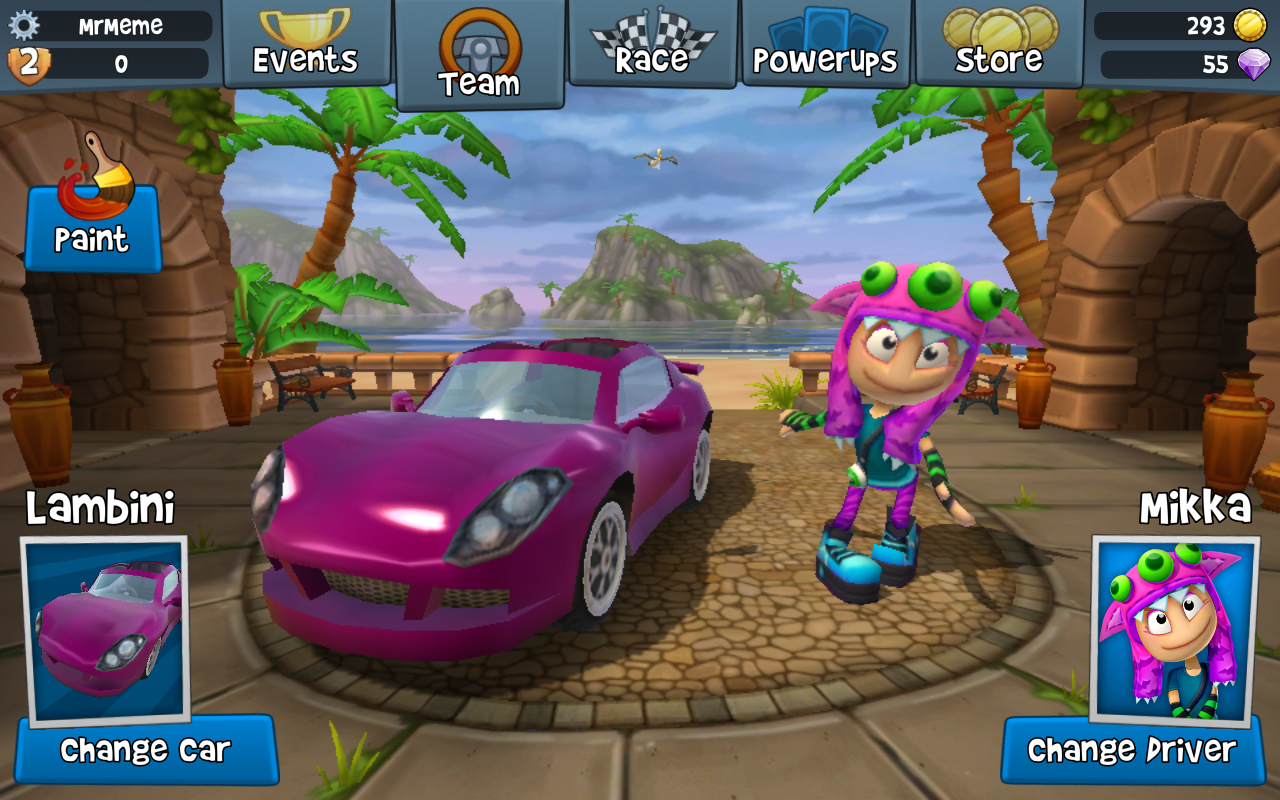Select the Lambini car thumbnail
Image resolution: width=1280 pixels, height=800 pixels.
(105, 630)
